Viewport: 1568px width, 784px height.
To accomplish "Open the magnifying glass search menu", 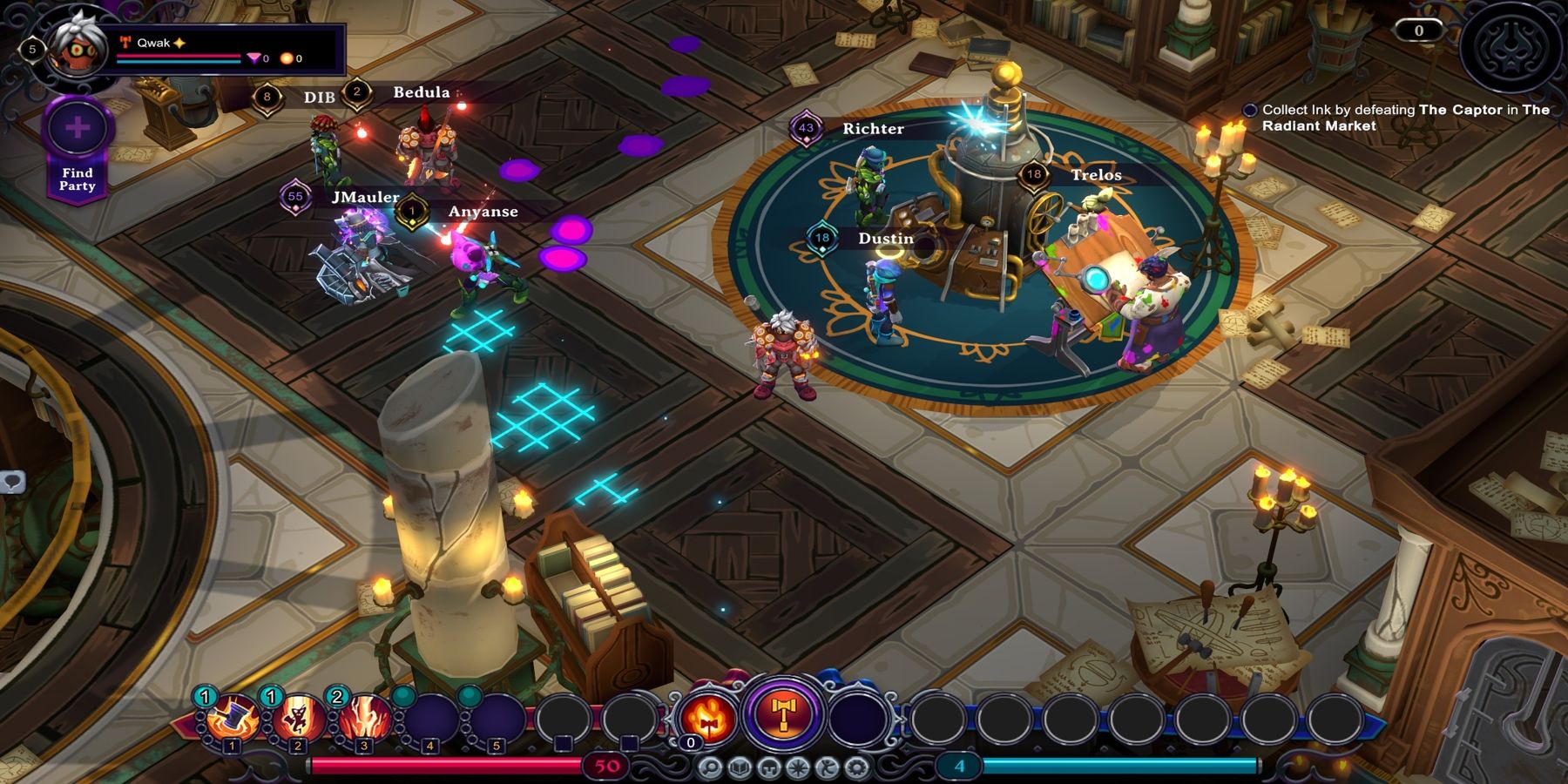I will pos(710,767).
